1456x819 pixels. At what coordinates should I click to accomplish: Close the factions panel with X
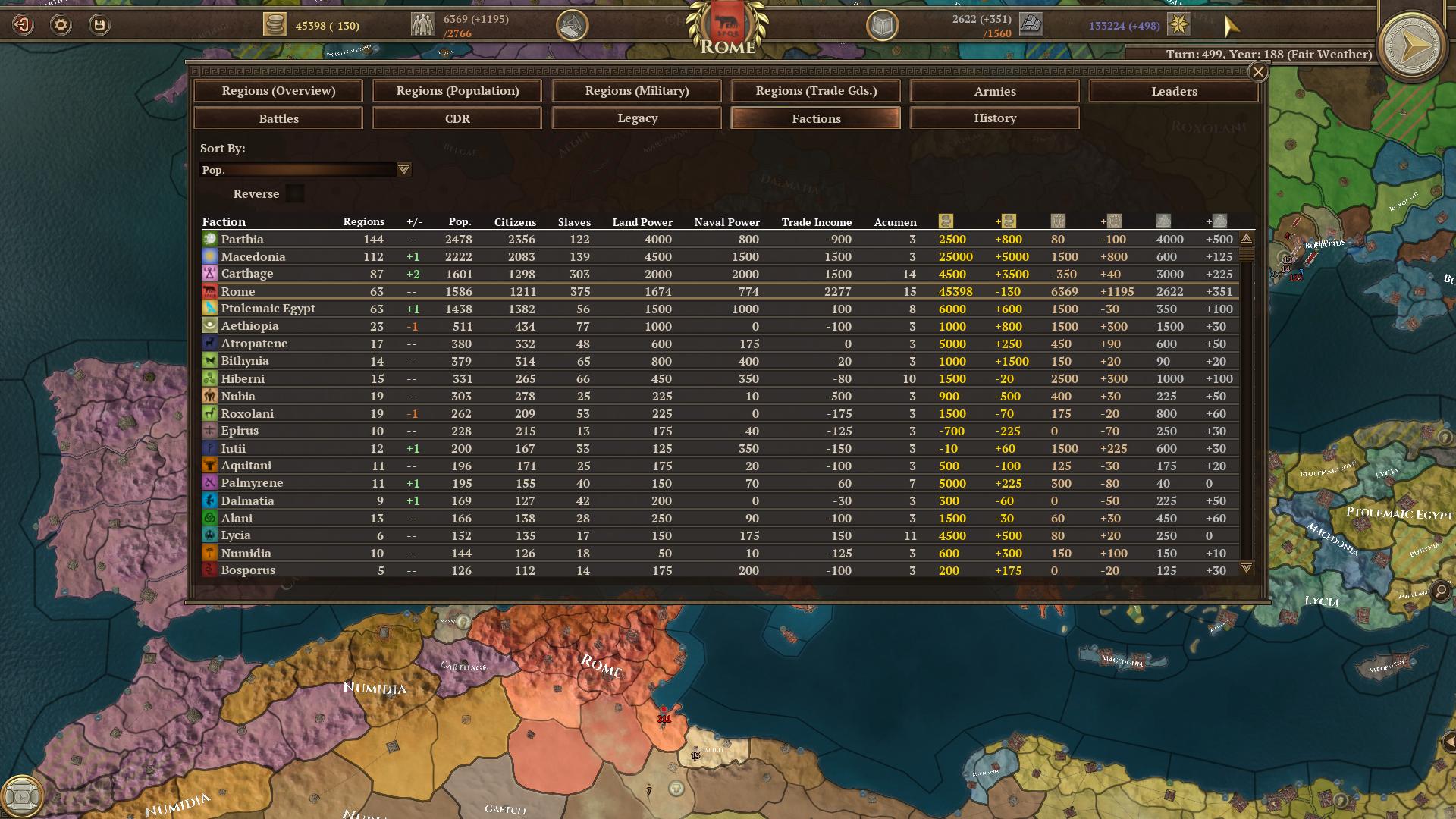point(1258,72)
